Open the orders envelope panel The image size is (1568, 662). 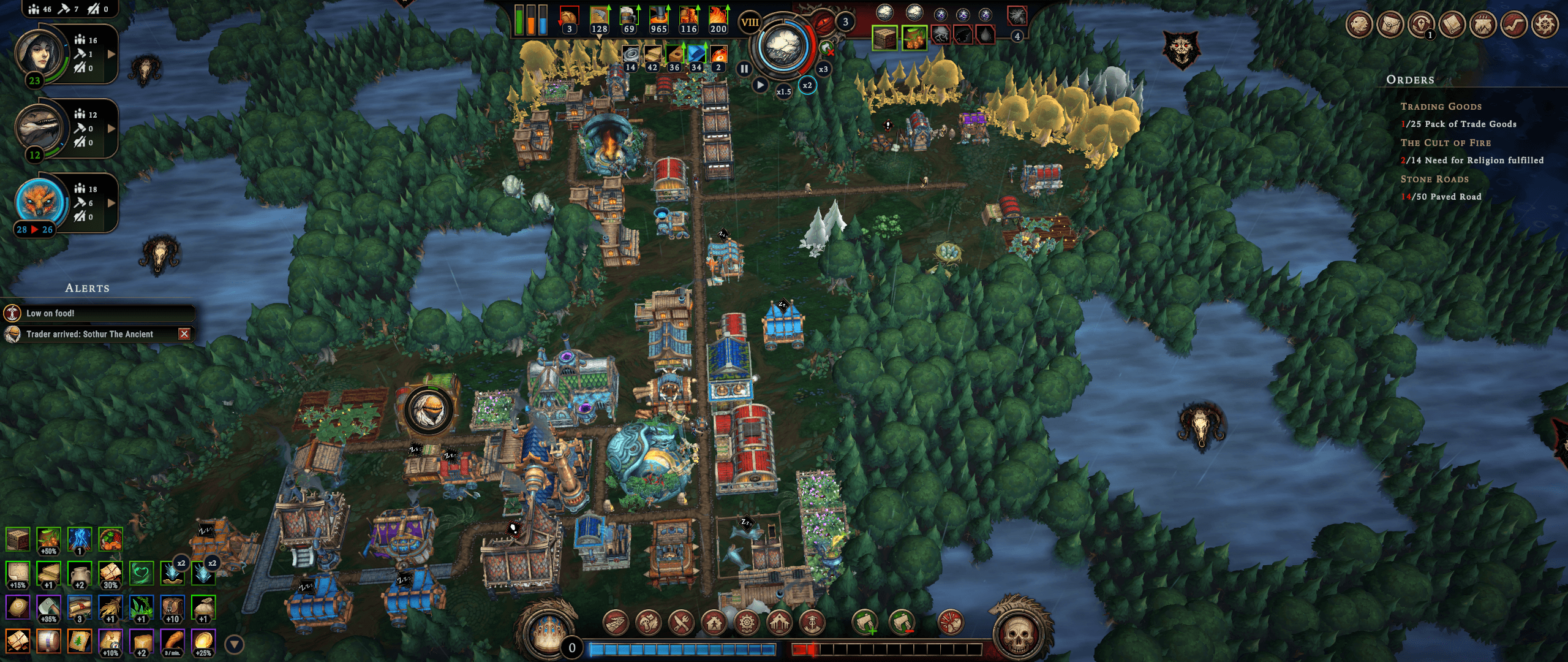pos(1390,25)
